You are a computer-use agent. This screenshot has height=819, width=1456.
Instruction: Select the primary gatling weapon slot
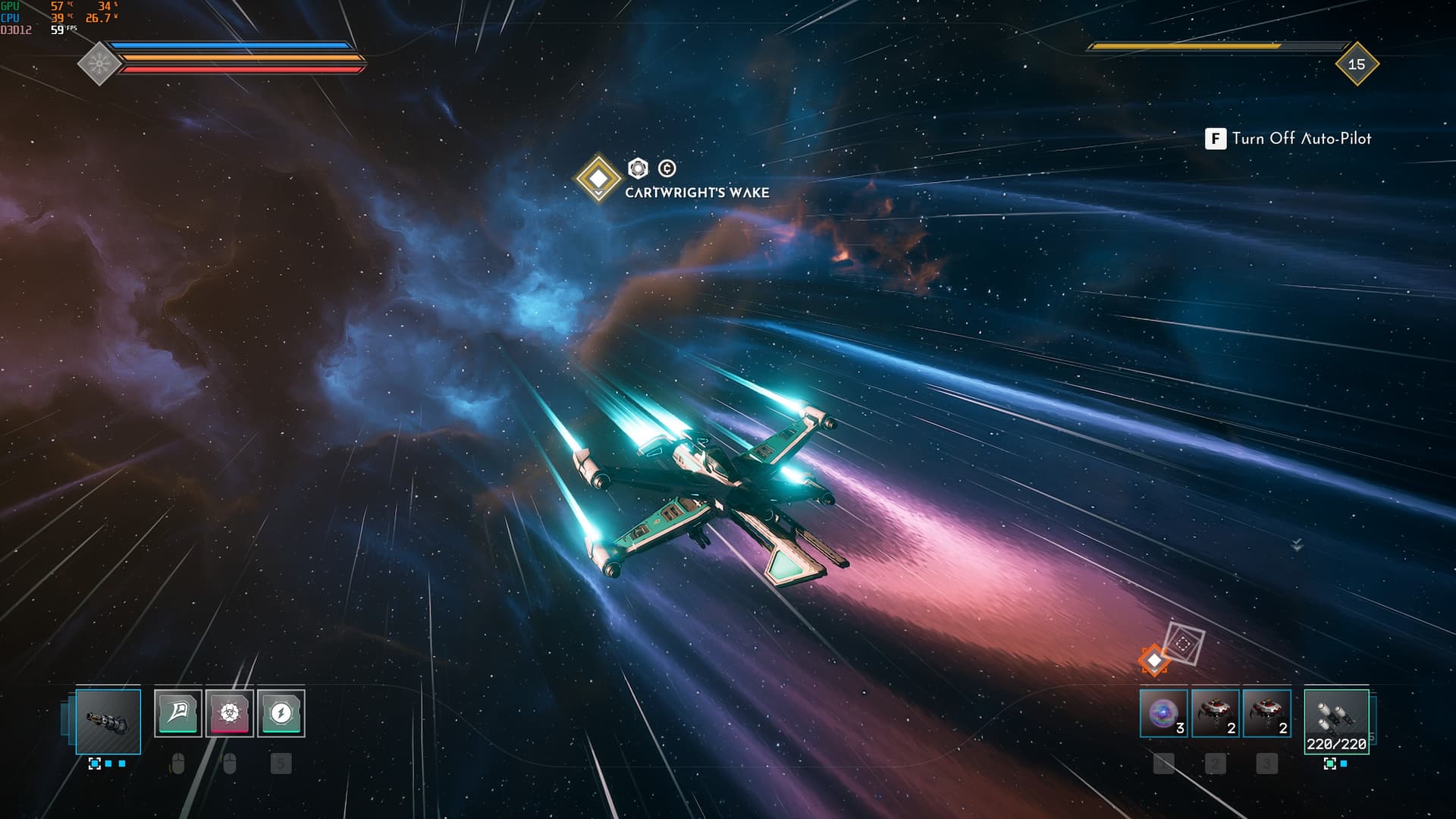coord(108,721)
